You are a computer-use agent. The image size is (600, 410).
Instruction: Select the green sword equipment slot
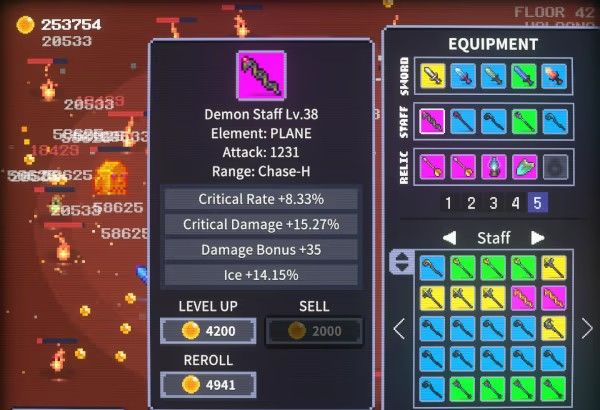click(523, 75)
